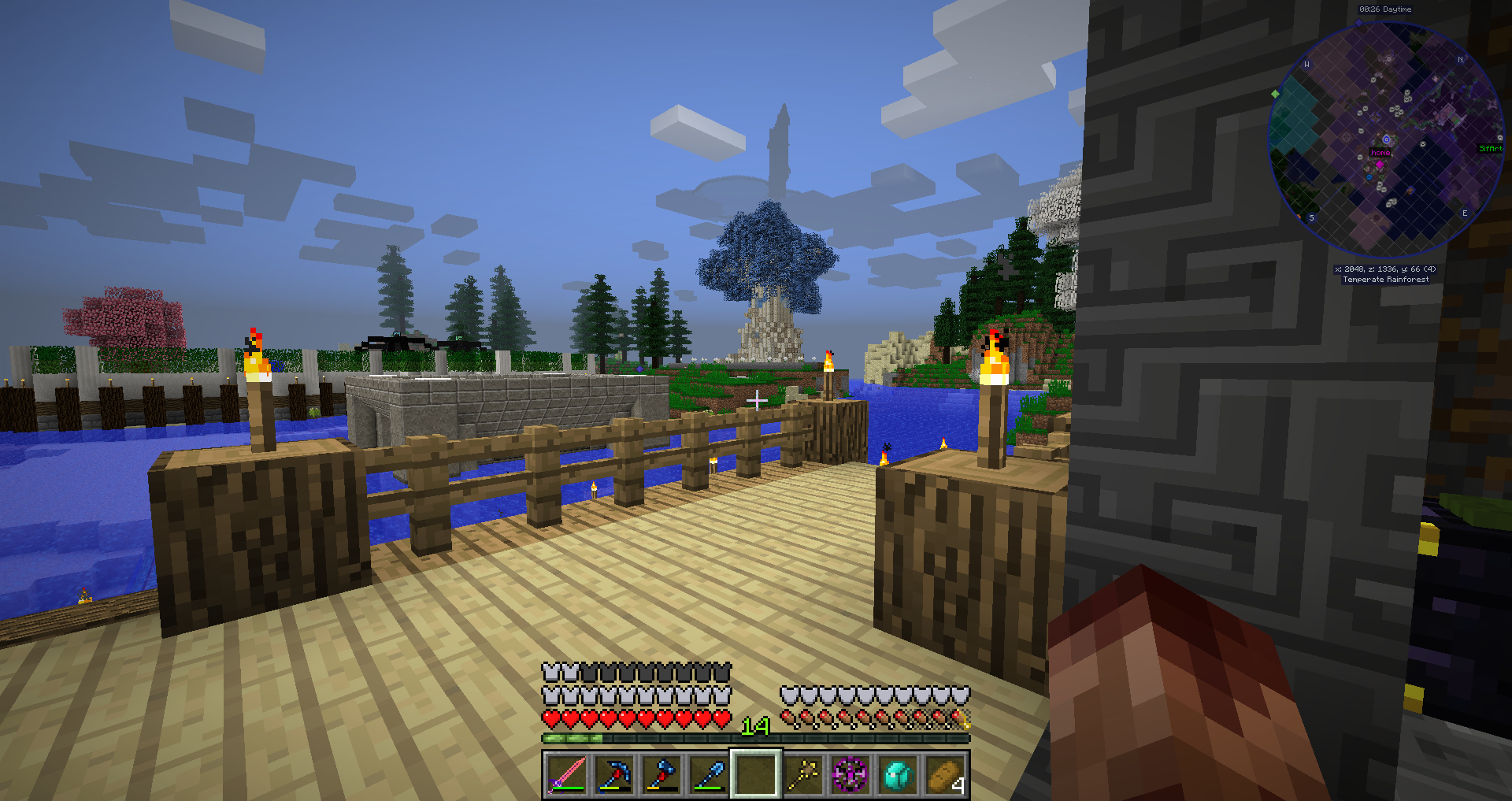Select the bread stack in the hotbar
The width and height of the screenshot is (1512, 801).
click(945, 774)
